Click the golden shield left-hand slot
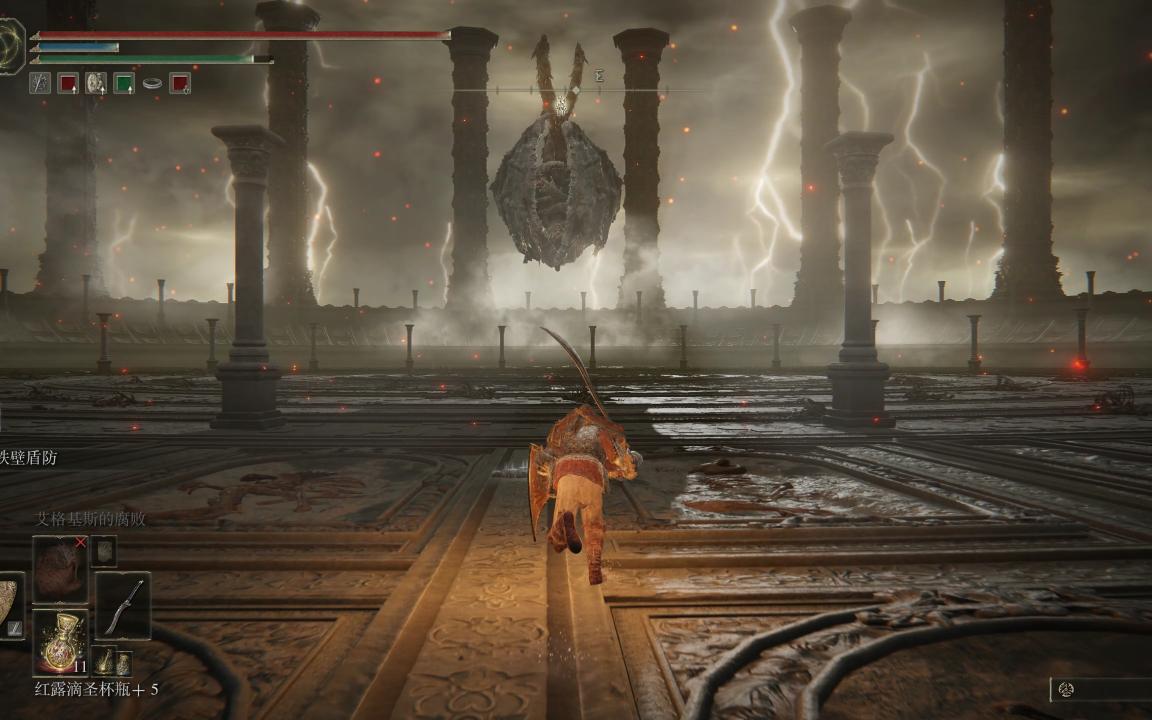 10,603
